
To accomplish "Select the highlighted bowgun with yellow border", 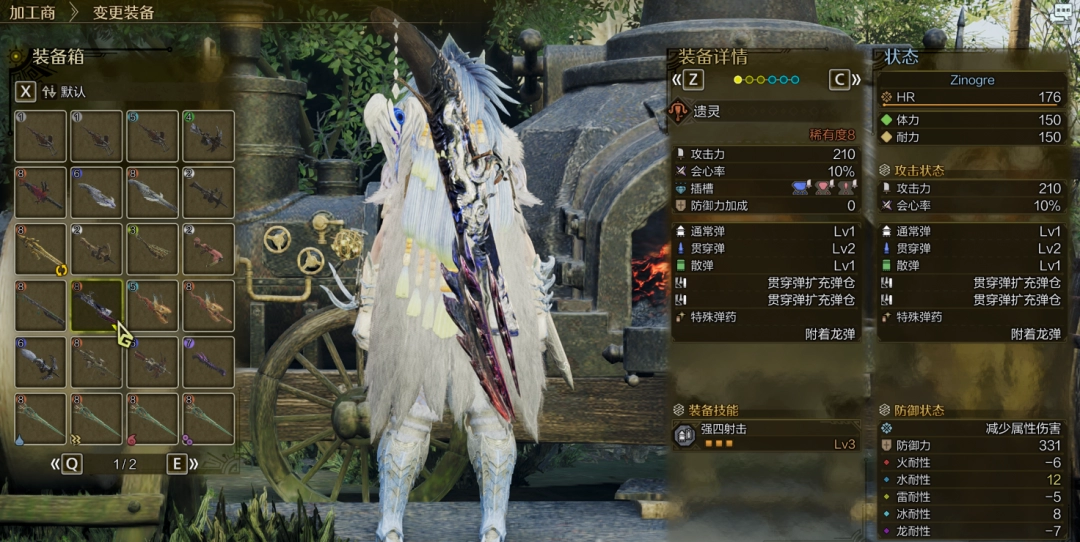I will [96, 305].
